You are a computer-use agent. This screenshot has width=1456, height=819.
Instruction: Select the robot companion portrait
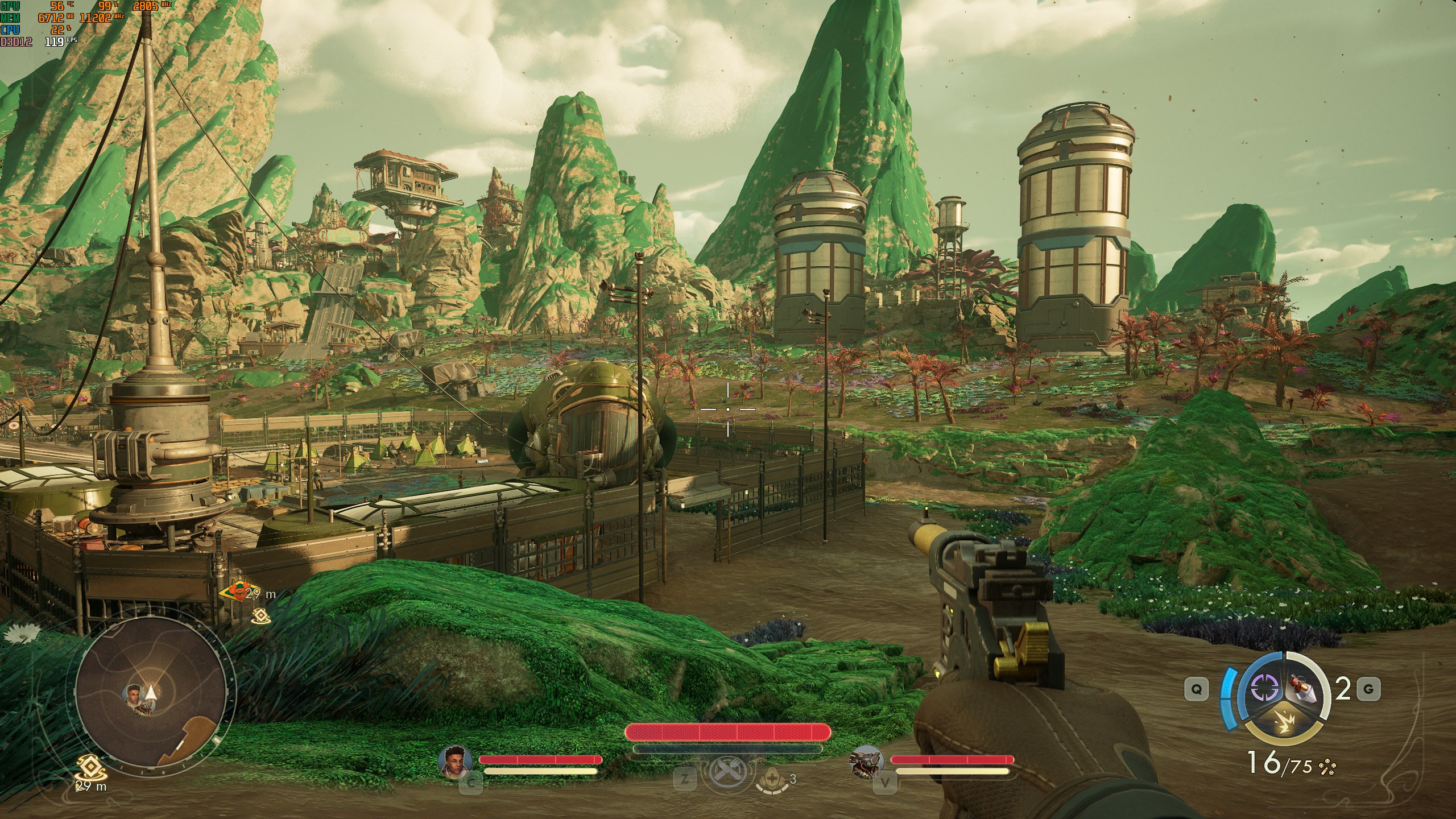click(x=866, y=762)
